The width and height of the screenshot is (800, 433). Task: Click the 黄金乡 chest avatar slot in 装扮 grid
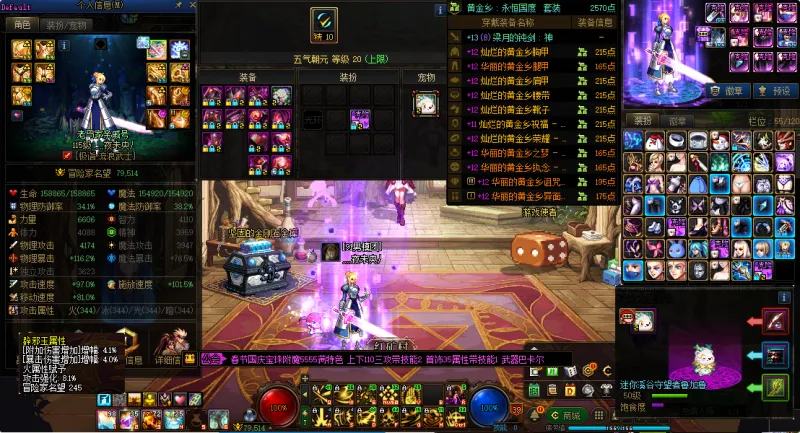[x=360, y=118]
